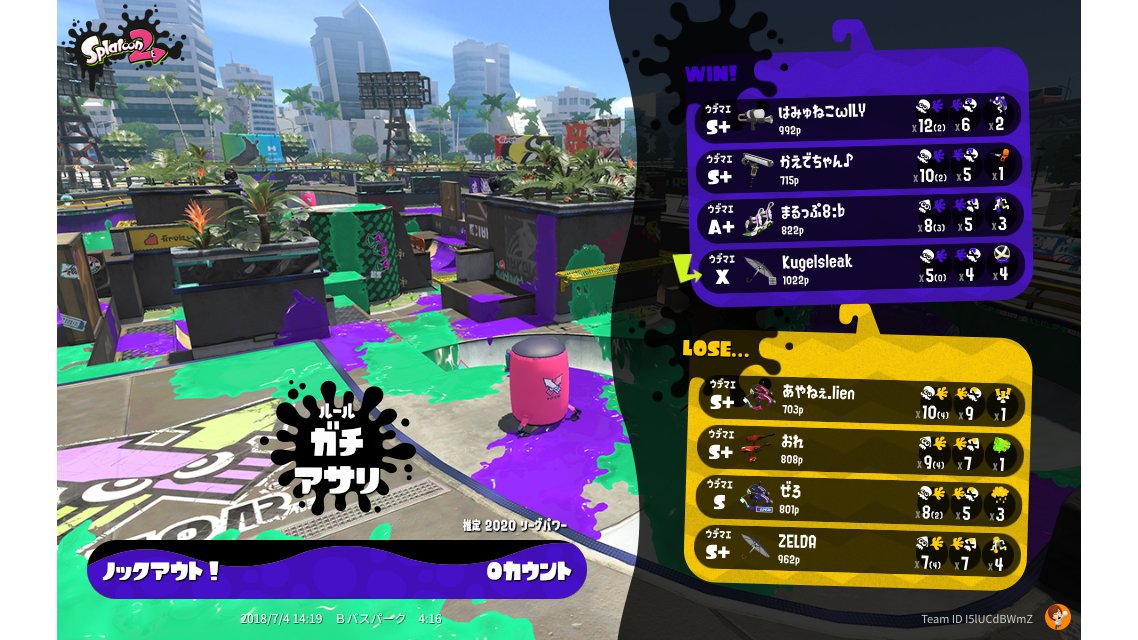Open まるっぷ8:b player result row
Viewport: 1138px width, 640px height.
[x=858, y=216]
